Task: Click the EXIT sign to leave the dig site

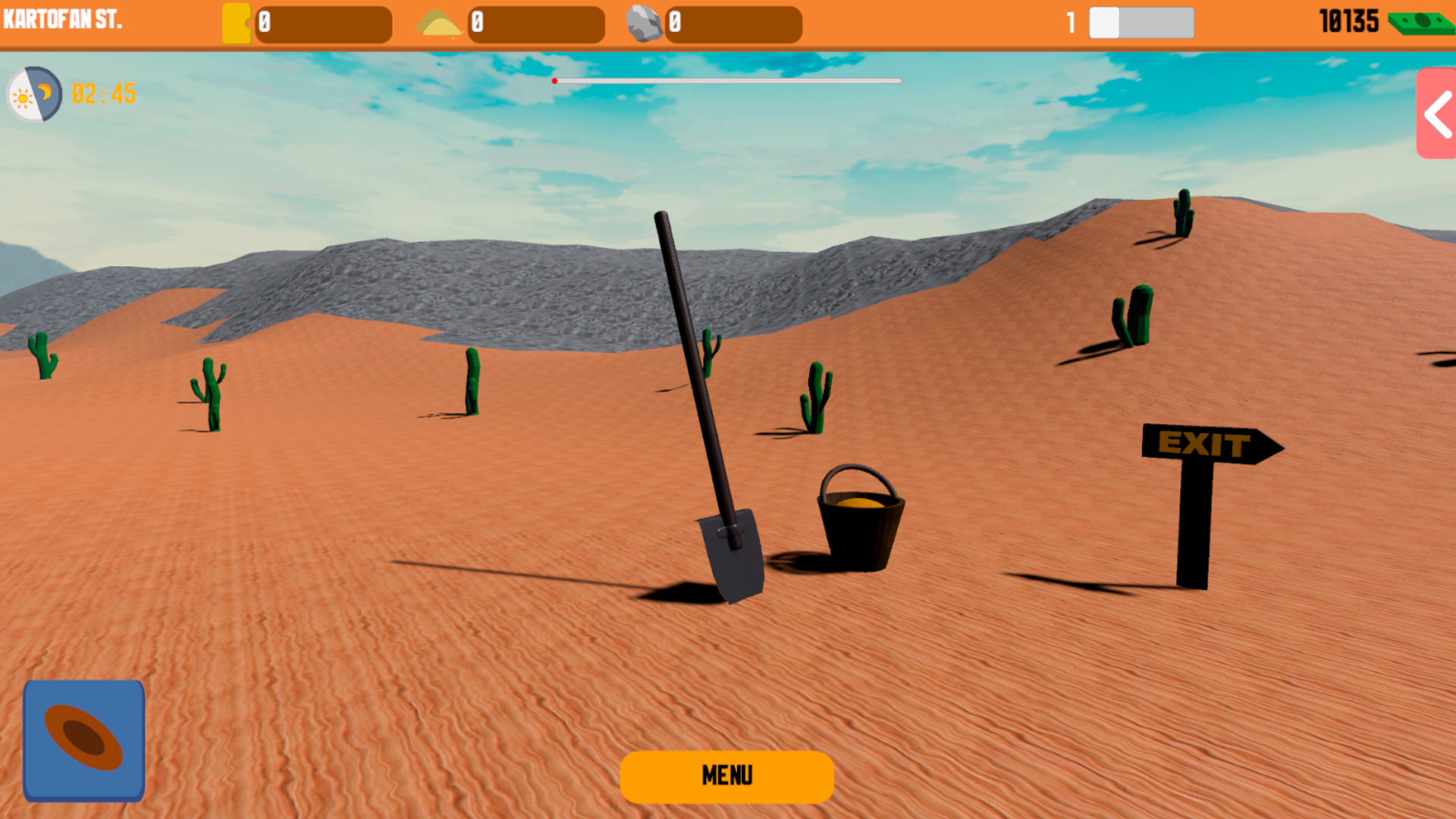Action: pos(1203,446)
